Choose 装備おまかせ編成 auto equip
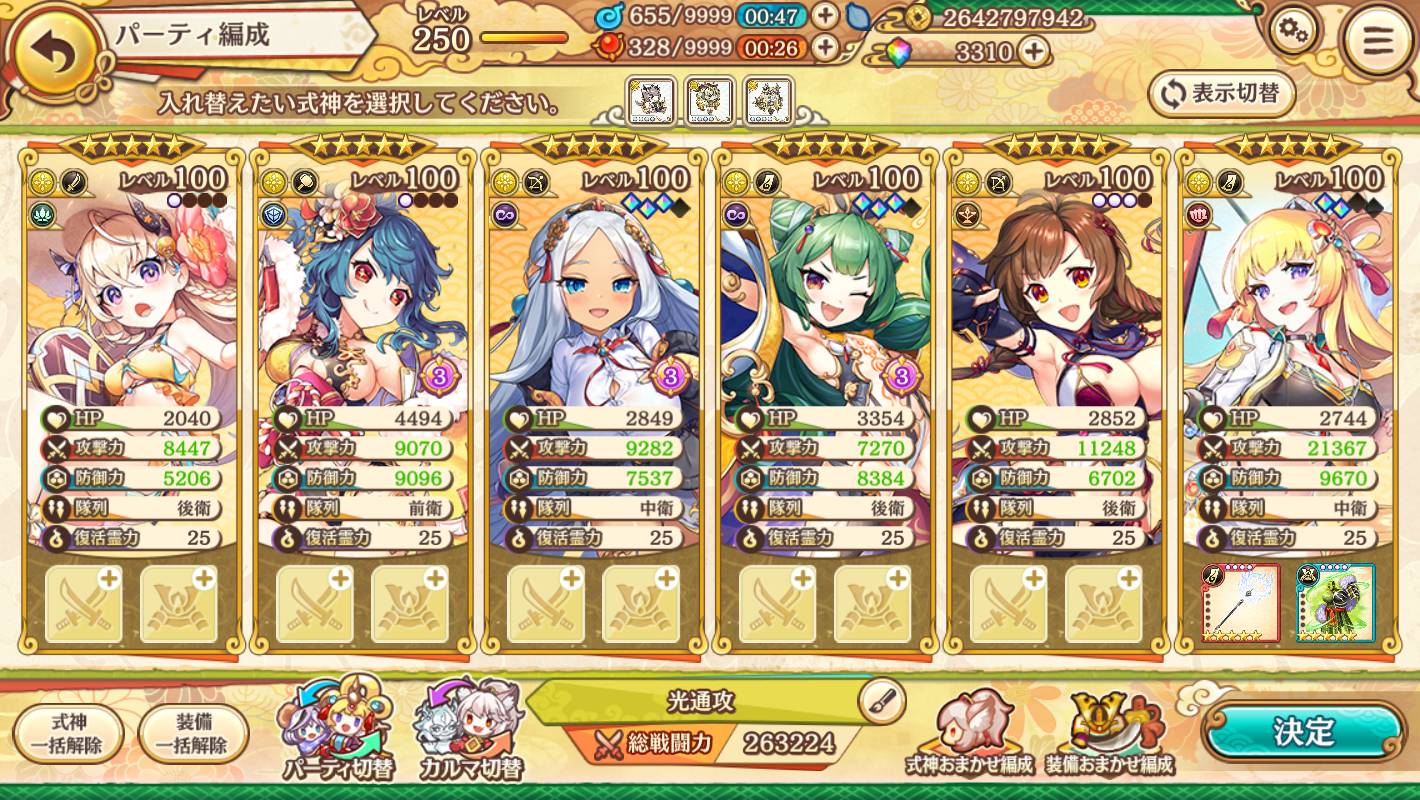The width and height of the screenshot is (1420, 800). point(1109,733)
